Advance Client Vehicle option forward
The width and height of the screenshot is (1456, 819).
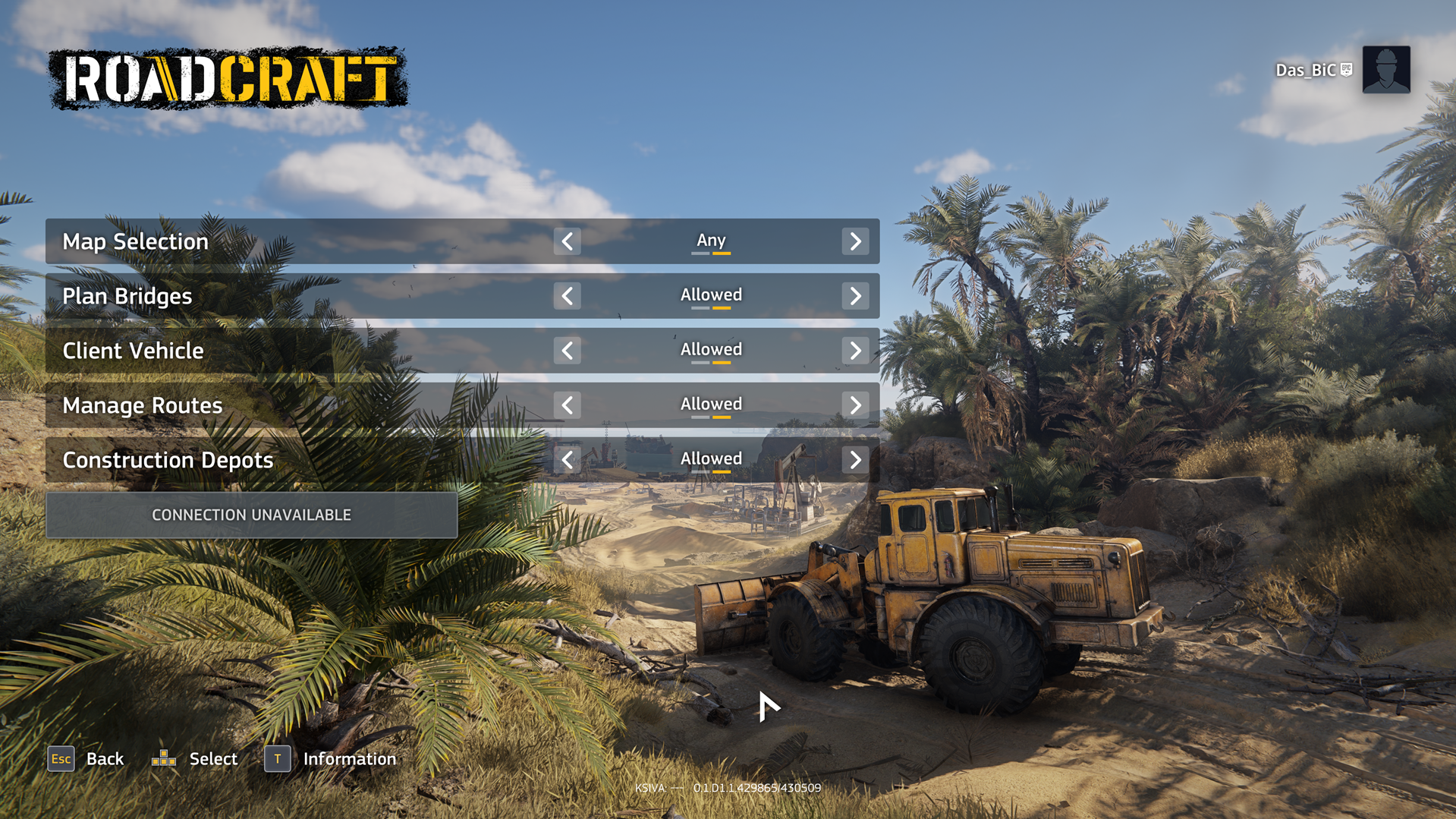pyautogui.click(x=856, y=350)
